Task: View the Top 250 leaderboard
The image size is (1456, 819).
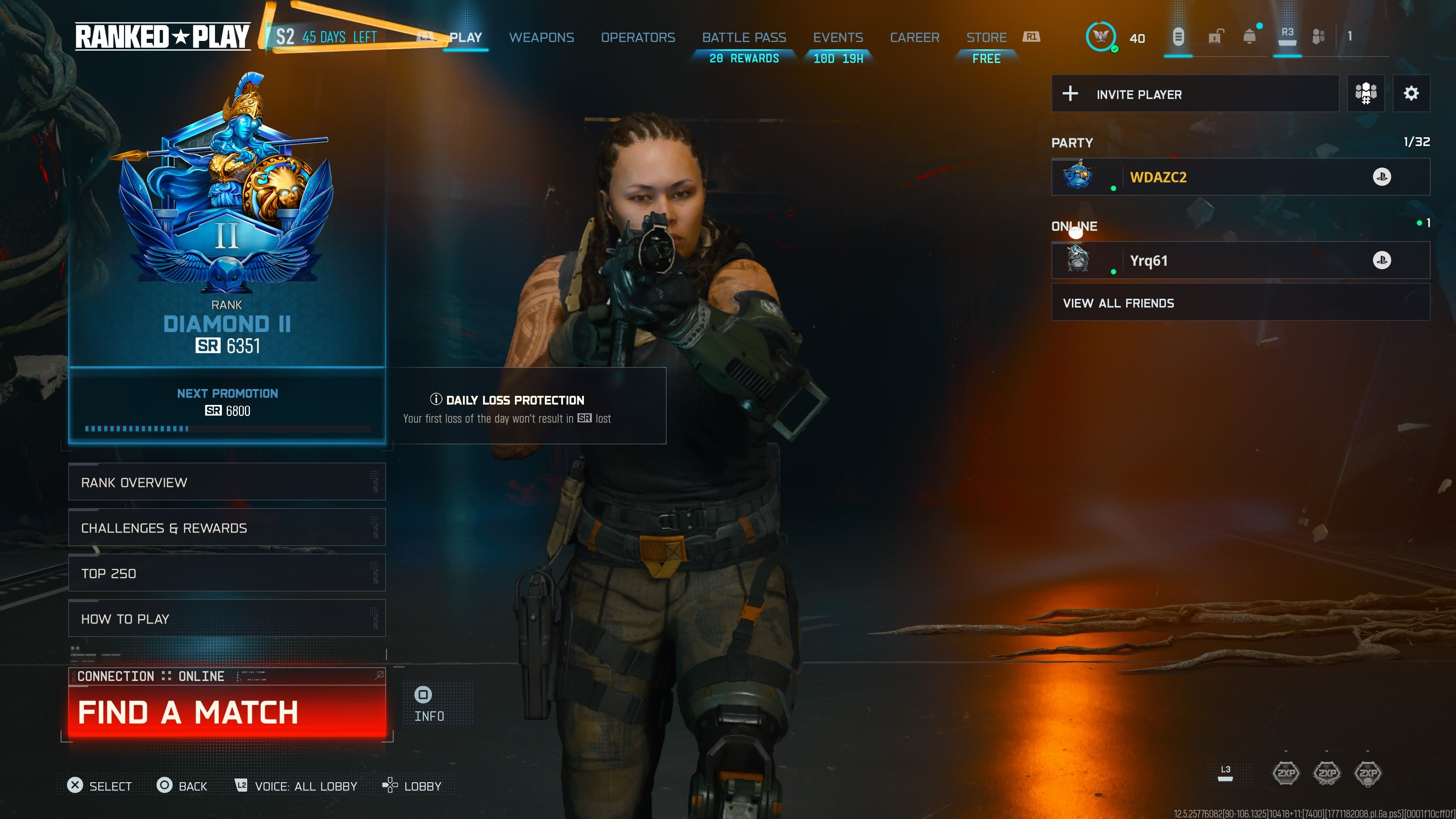Action: tap(227, 573)
